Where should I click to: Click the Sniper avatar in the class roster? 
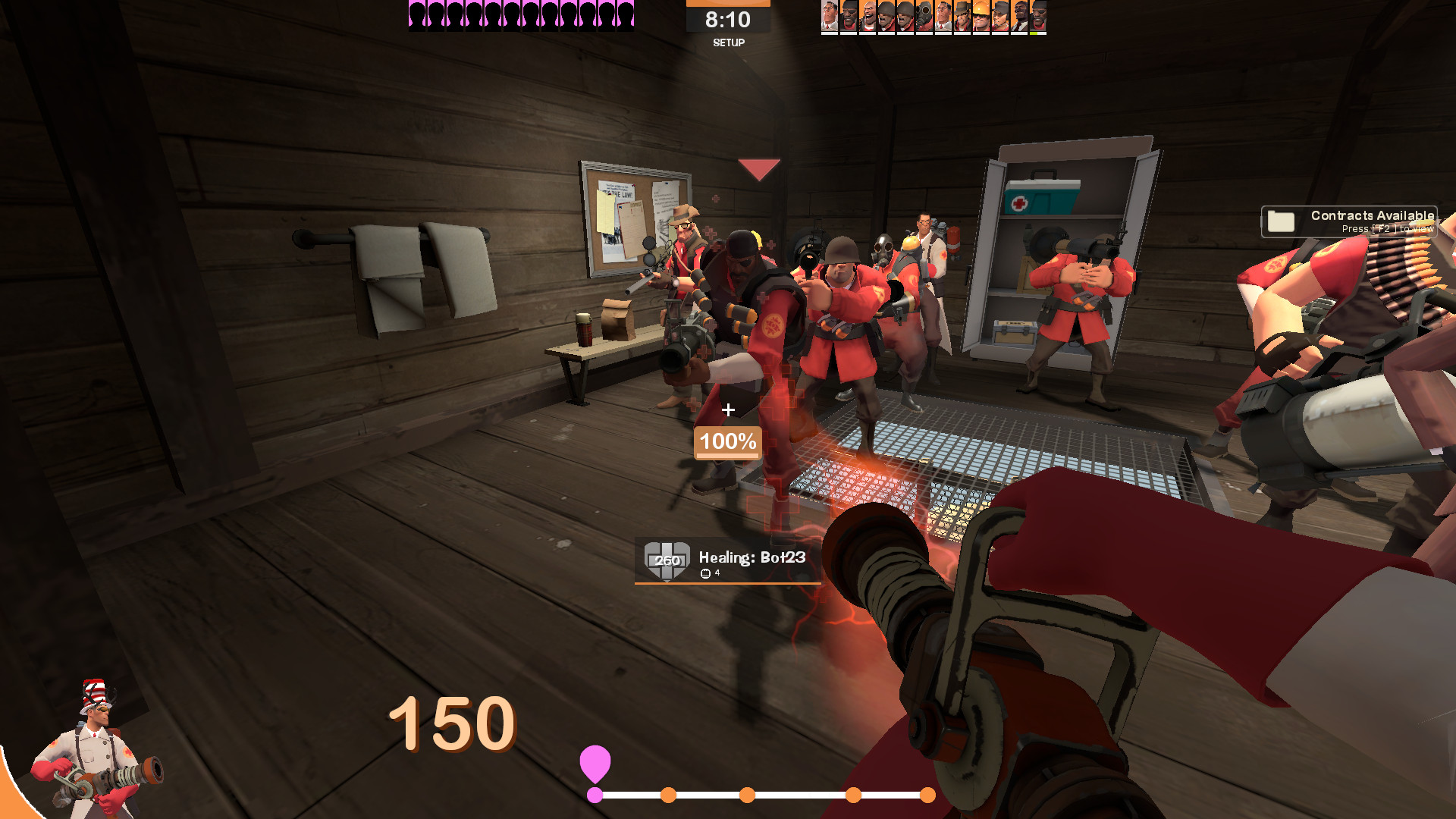pos(962,15)
